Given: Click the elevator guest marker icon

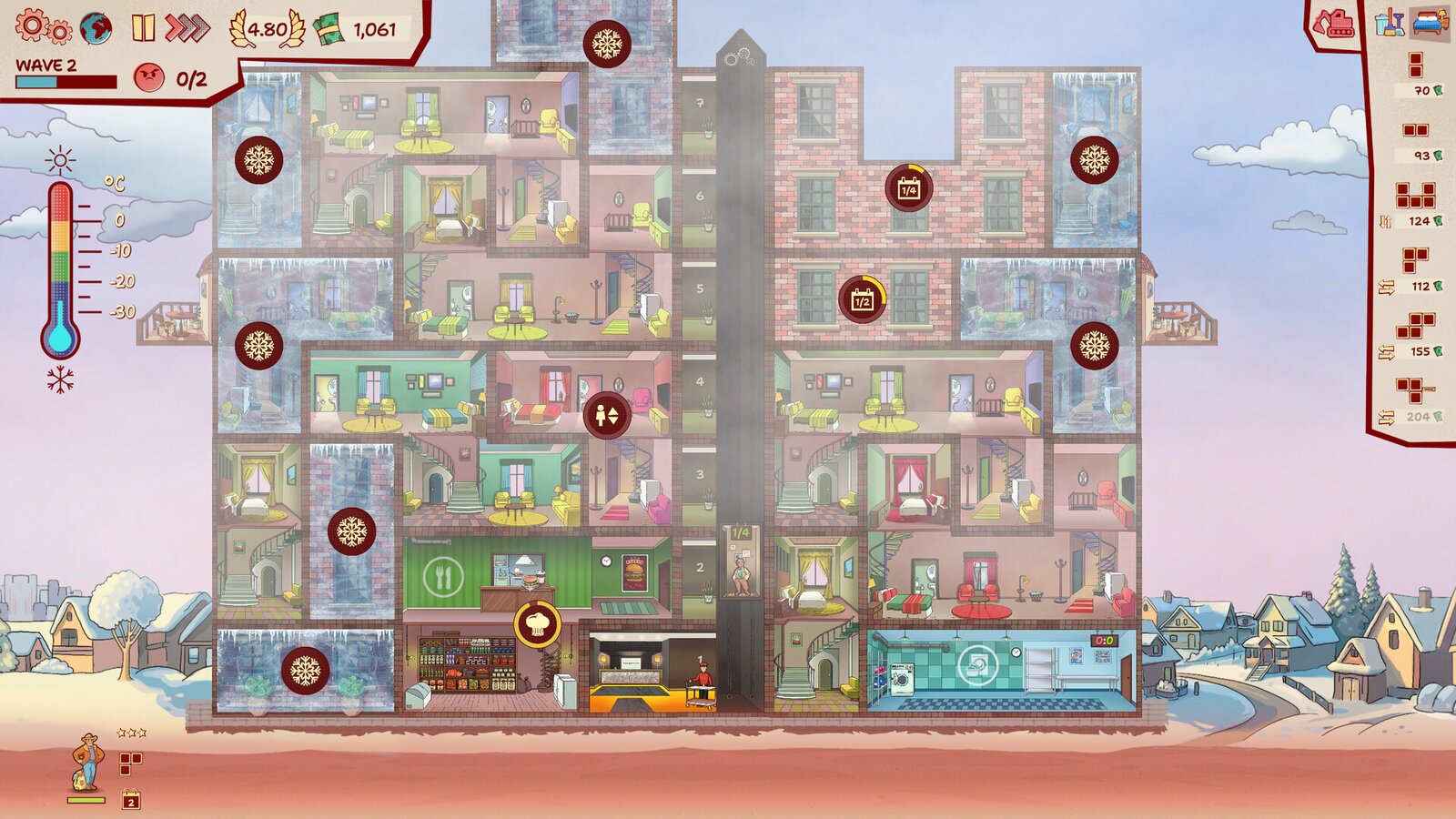Looking at the screenshot, I should [606, 415].
